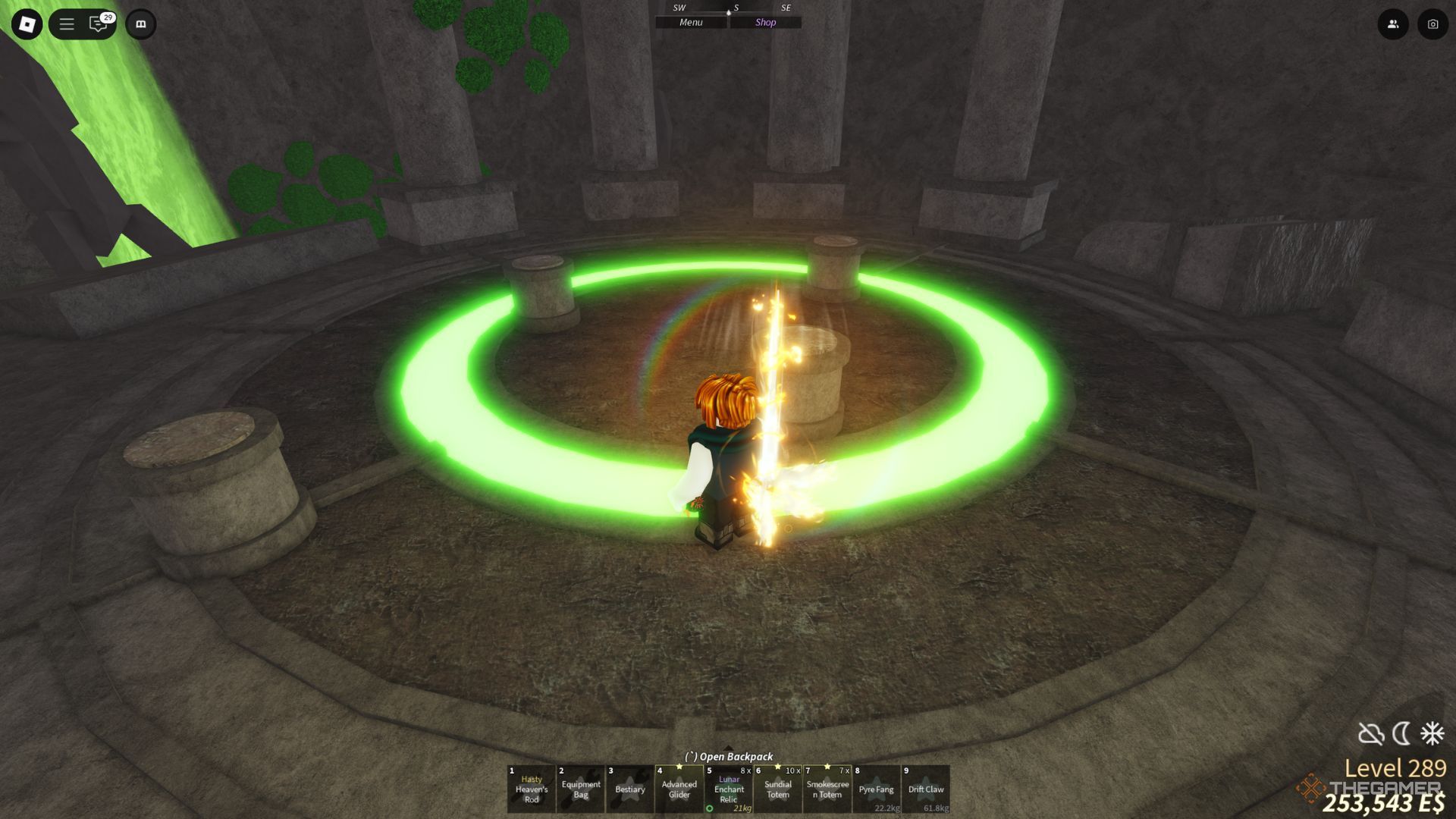Select the Pyre Fang slot
Viewport: 1456px width, 819px height.
click(x=877, y=789)
